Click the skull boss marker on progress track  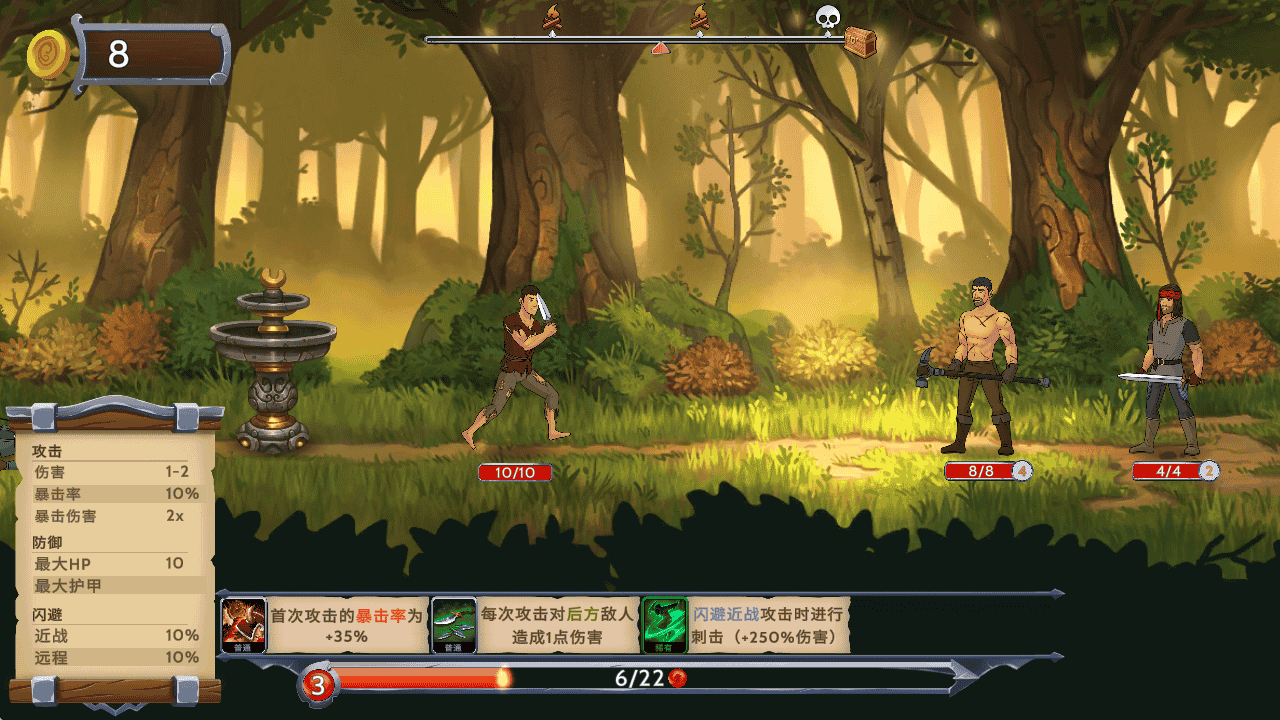point(827,17)
